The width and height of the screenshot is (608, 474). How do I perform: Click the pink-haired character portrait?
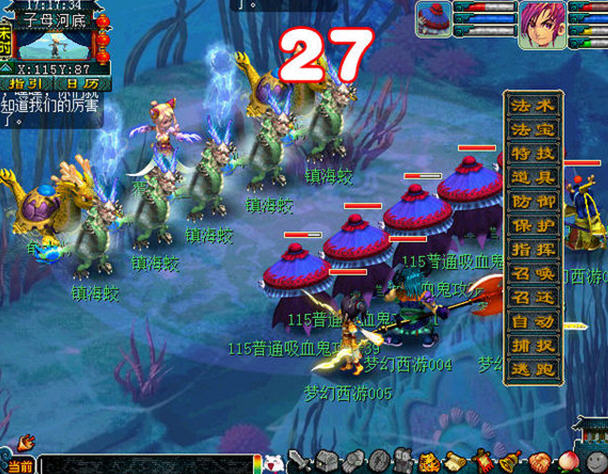[541, 24]
